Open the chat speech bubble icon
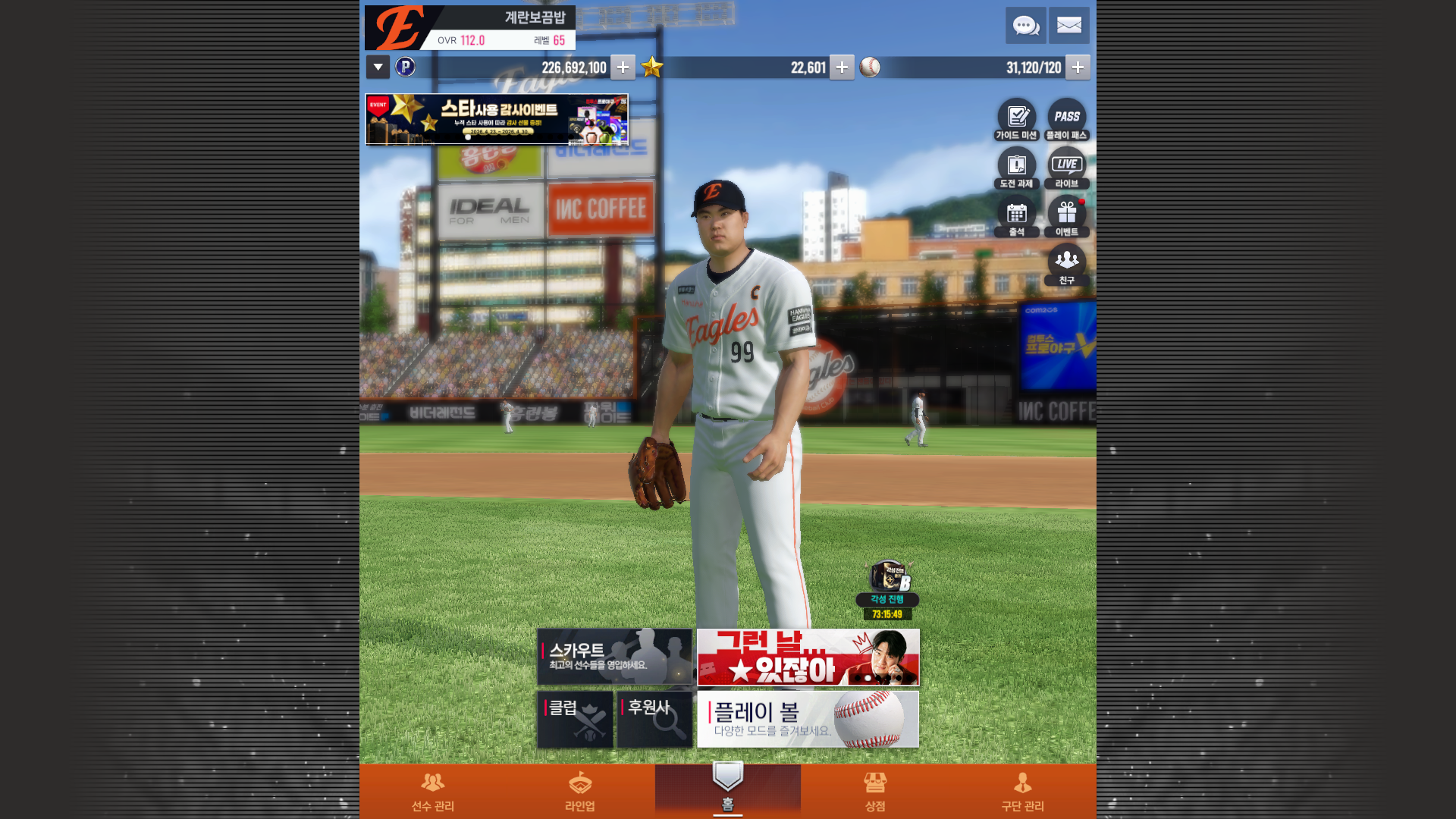This screenshot has width=1456, height=819. (x=1025, y=26)
